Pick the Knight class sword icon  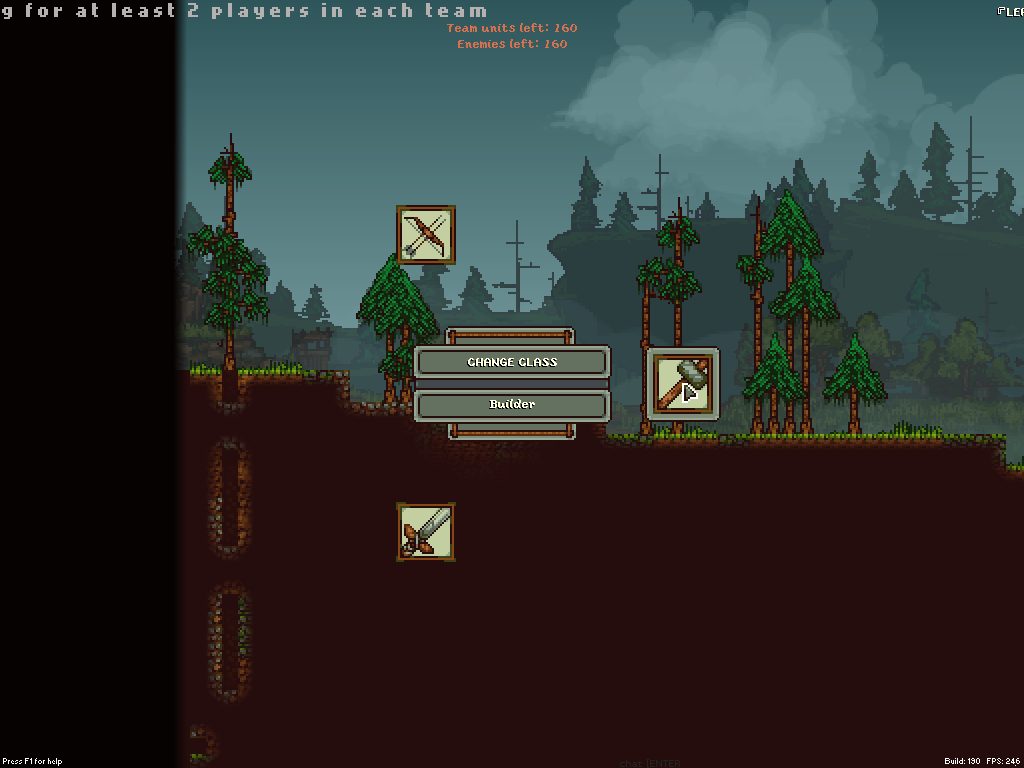tap(425, 531)
